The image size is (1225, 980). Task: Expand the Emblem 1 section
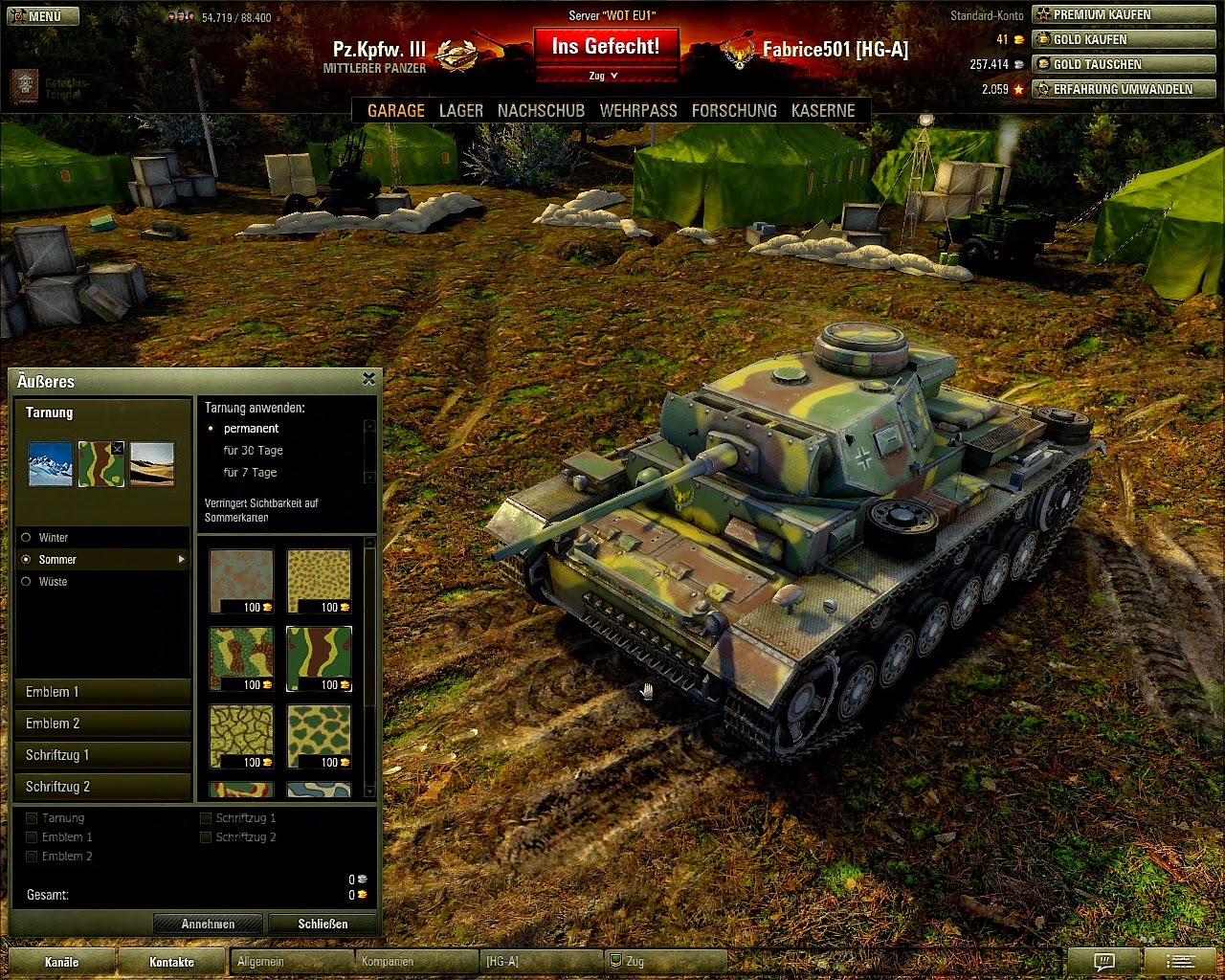tap(102, 691)
